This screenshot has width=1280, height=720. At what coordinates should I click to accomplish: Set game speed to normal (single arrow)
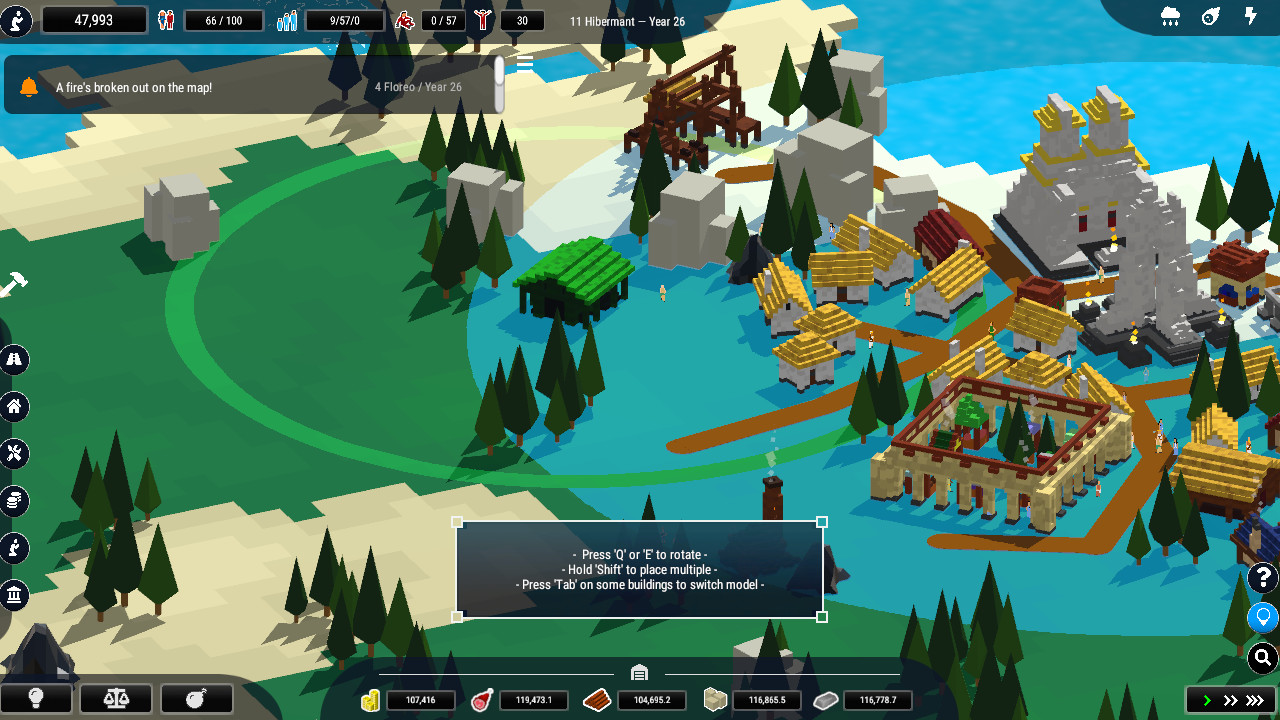click(x=1207, y=700)
